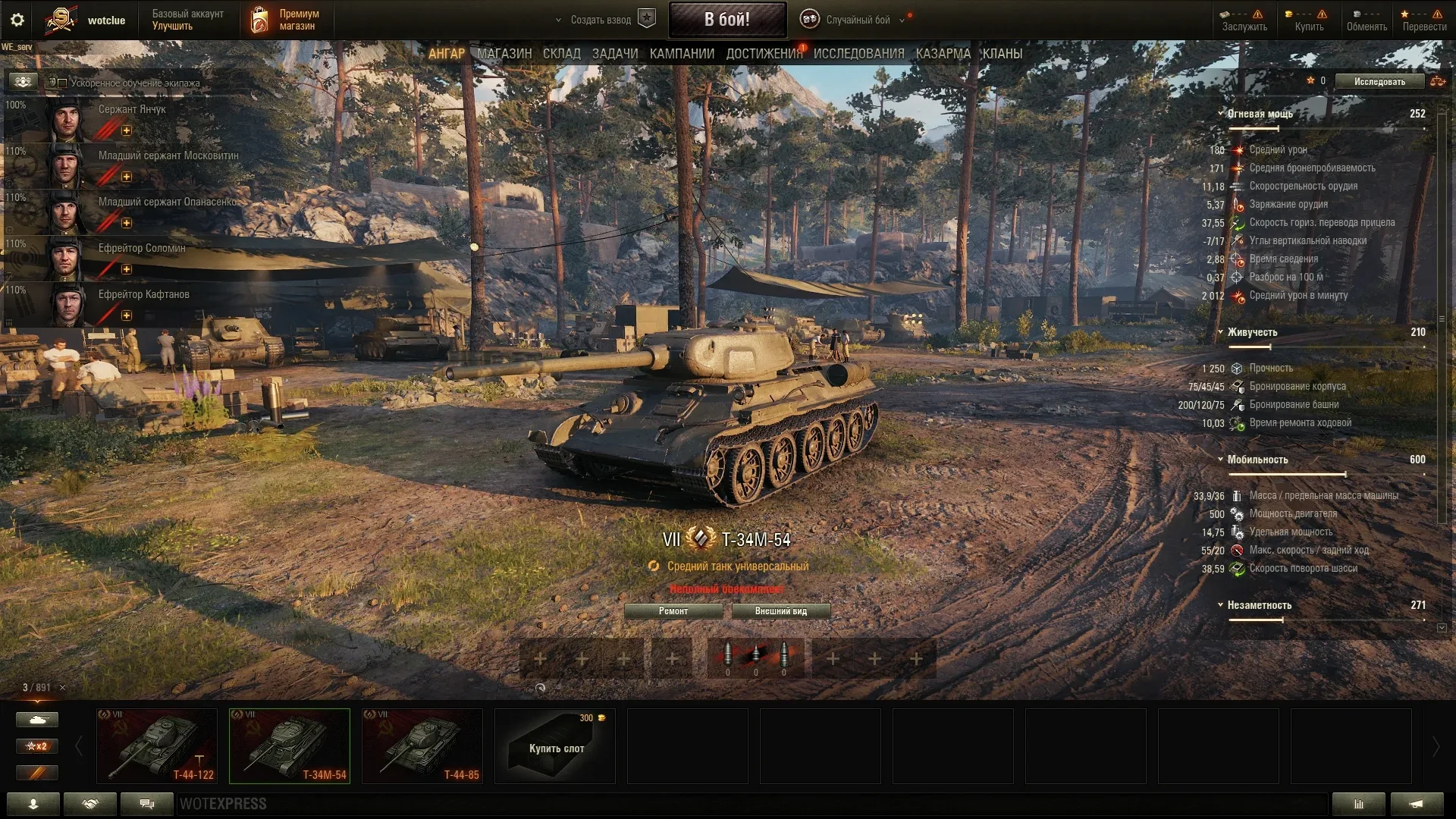1456x819 pixels.
Task: Start the battle with В бой! button
Action: pyautogui.click(x=726, y=20)
